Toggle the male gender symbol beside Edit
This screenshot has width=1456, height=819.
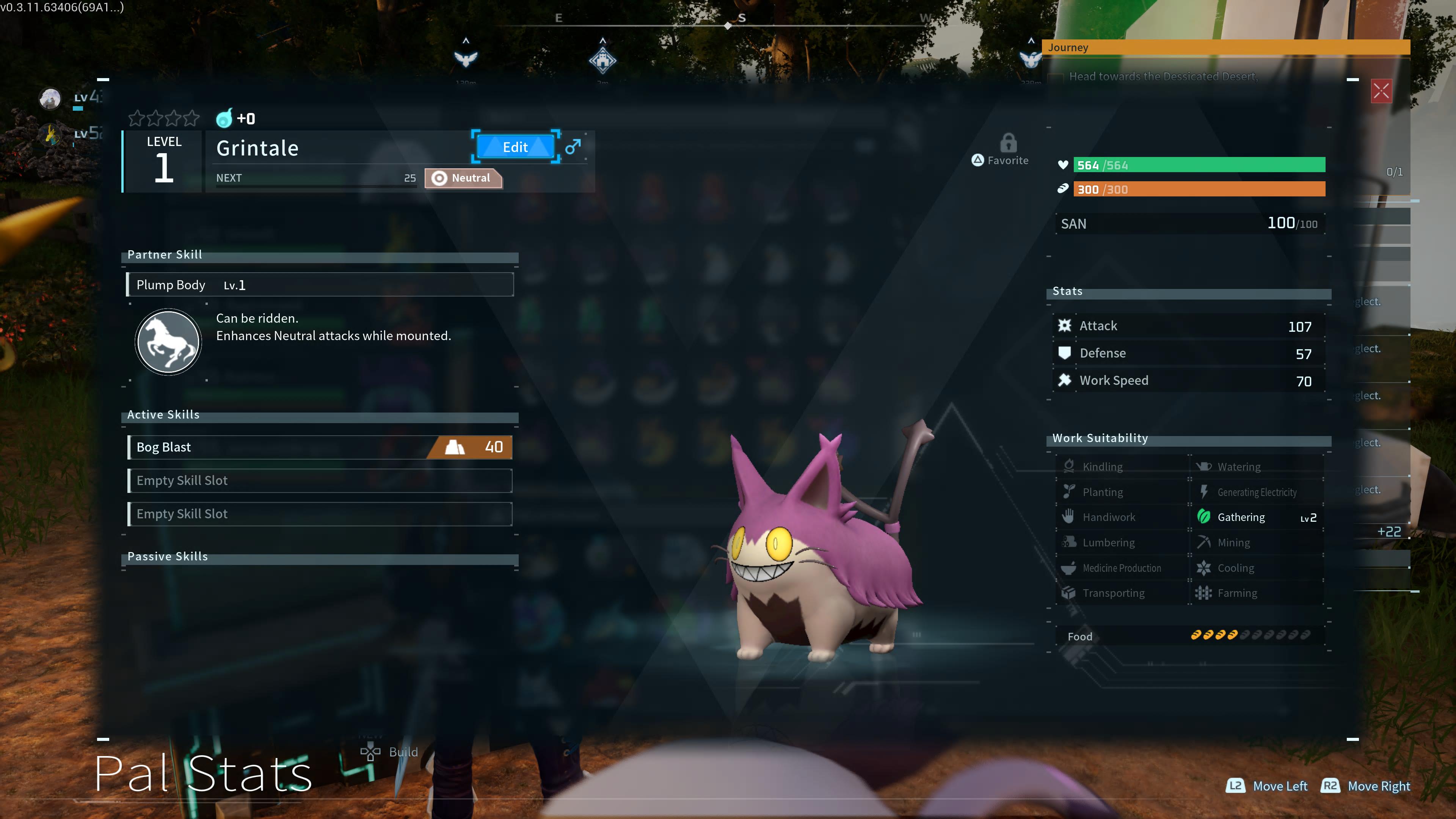pyautogui.click(x=574, y=147)
